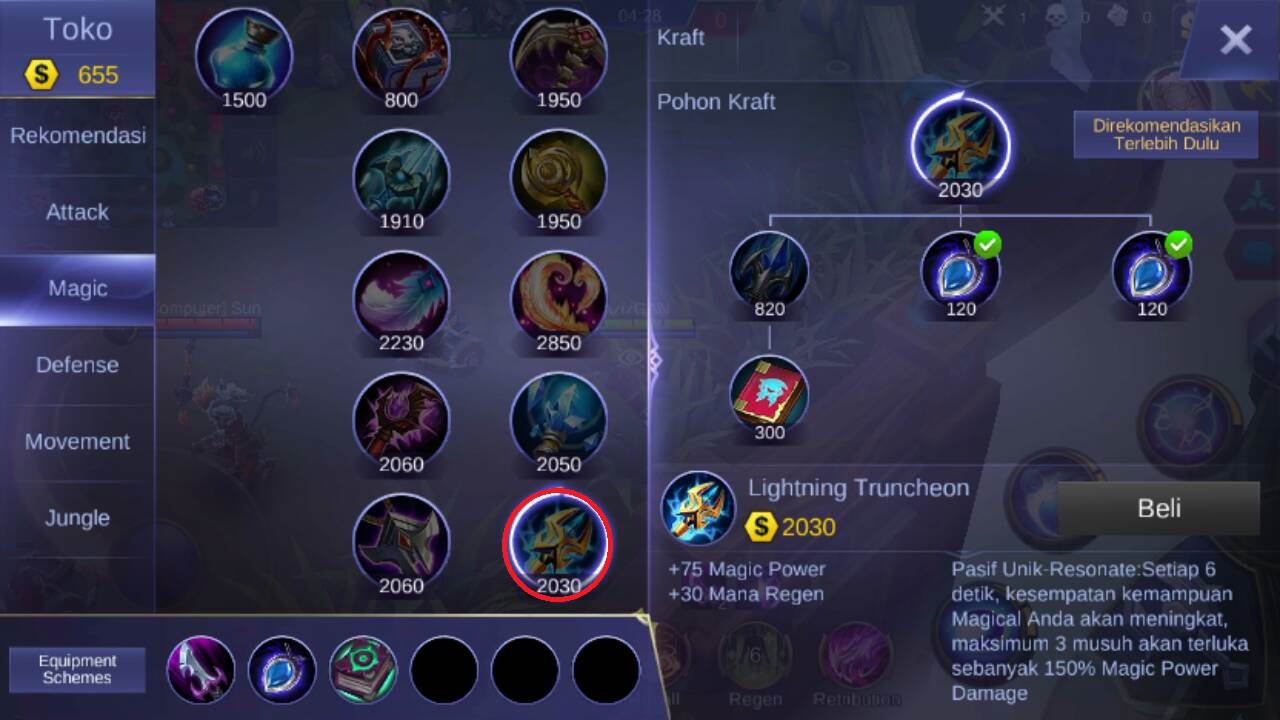The width and height of the screenshot is (1280, 720).
Task: Choose the golden wand item priced 1950
Action: 558,178
